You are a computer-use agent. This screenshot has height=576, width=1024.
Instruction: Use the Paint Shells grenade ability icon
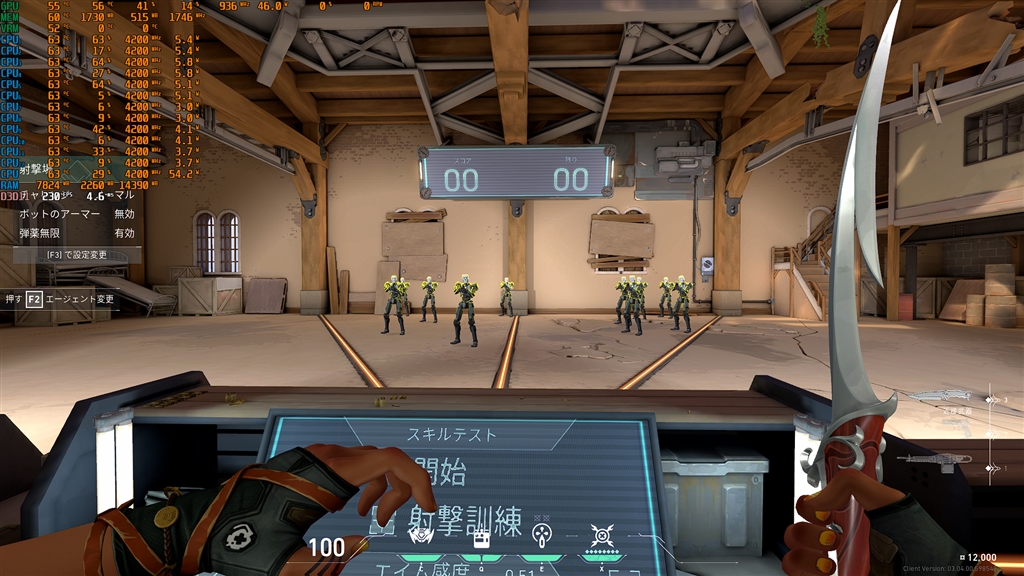(x=542, y=534)
